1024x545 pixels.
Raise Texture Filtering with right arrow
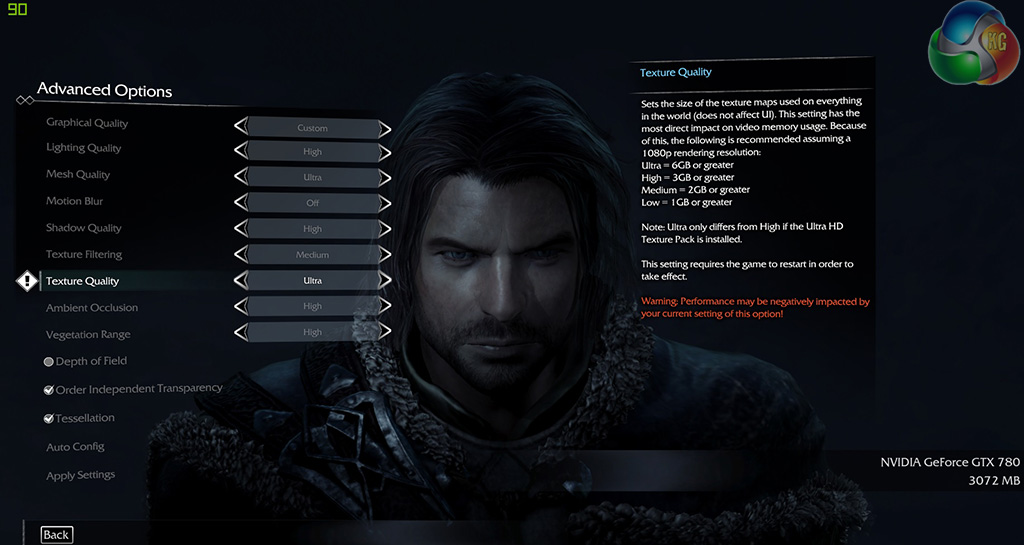(385, 255)
